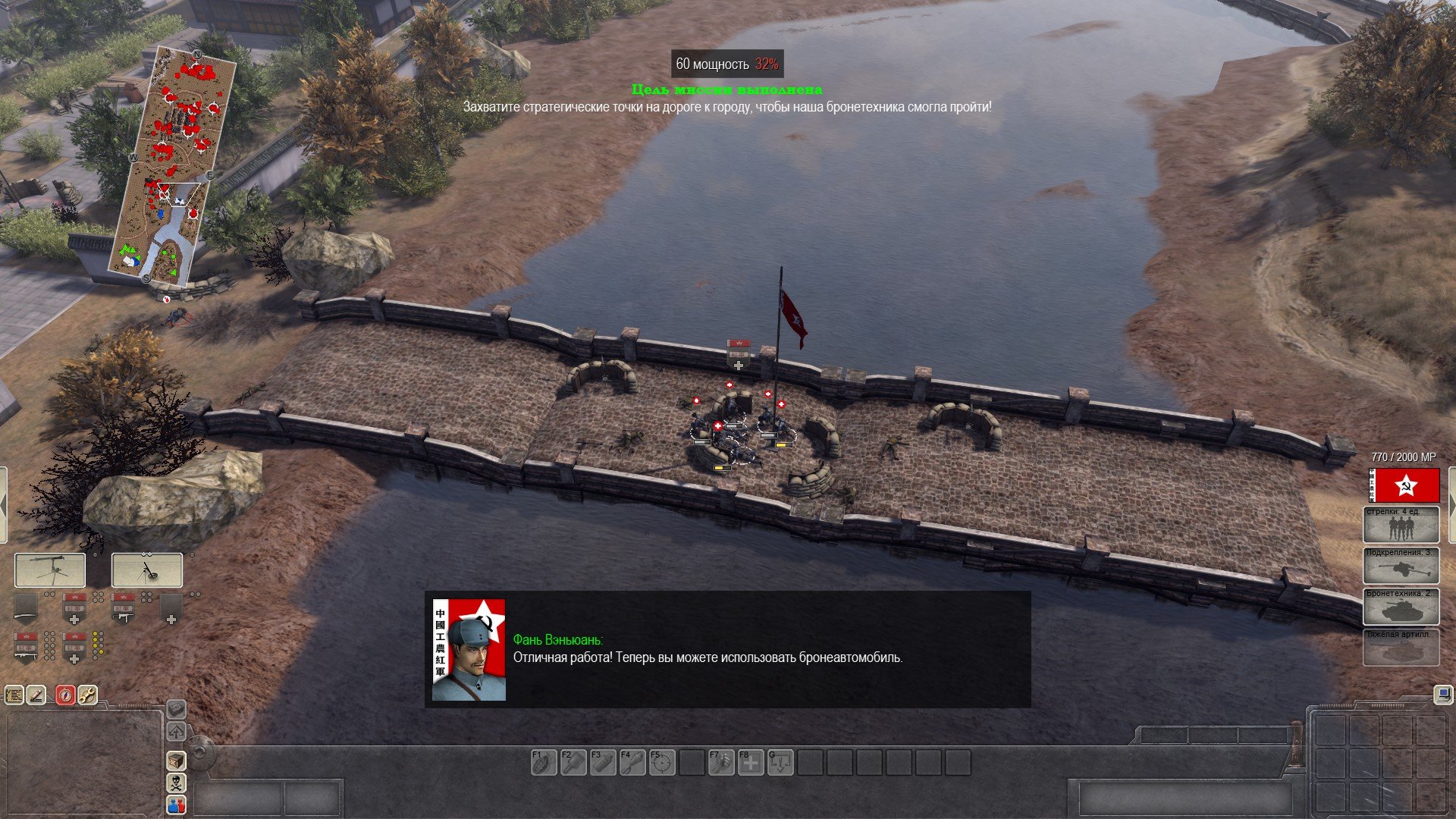Open the wrench and spanner settings icon
This screenshot has height=819, width=1456.
(x=88, y=695)
